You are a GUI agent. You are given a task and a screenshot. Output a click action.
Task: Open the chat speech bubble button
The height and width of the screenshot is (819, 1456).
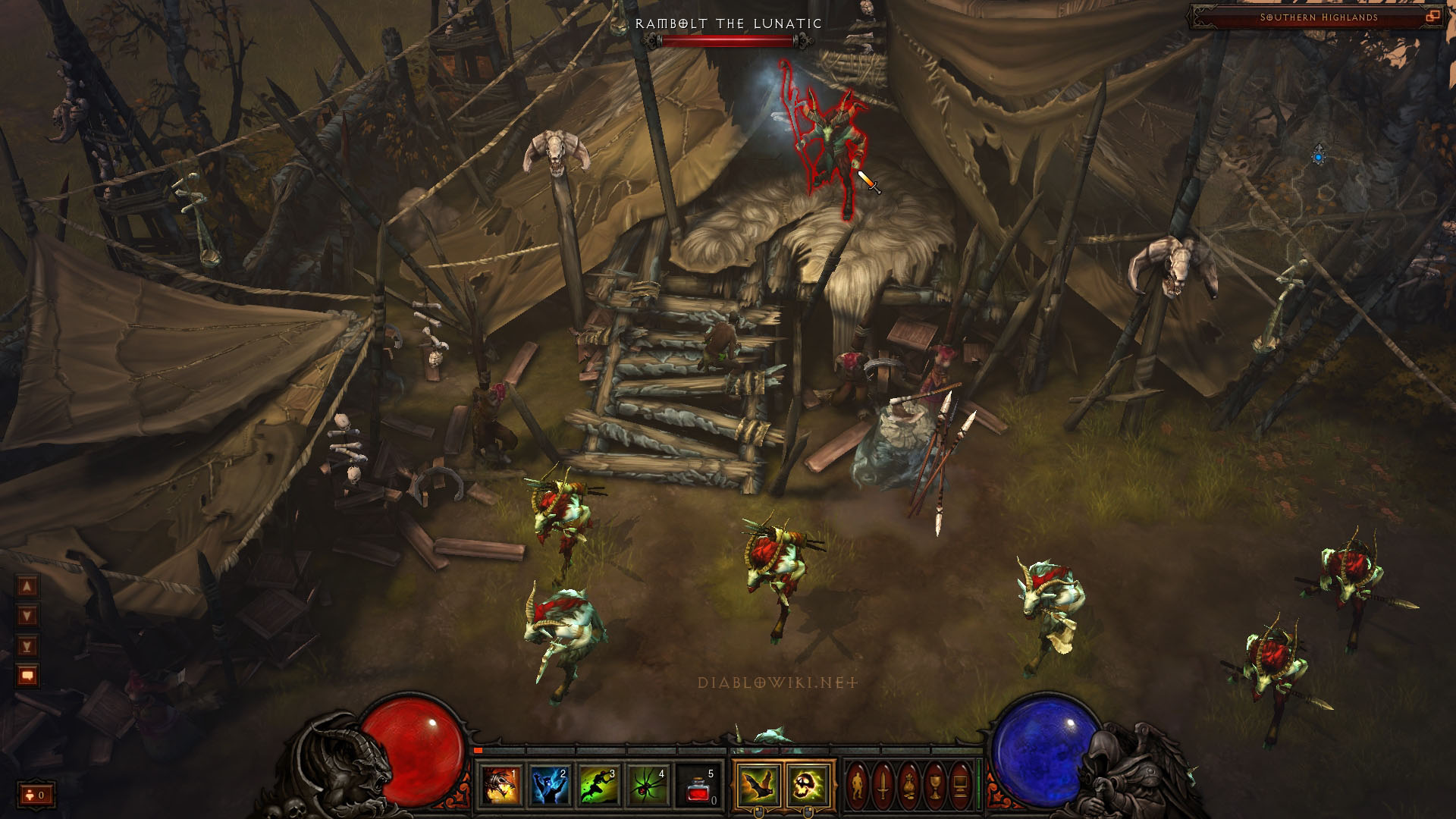click(x=27, y=676)
